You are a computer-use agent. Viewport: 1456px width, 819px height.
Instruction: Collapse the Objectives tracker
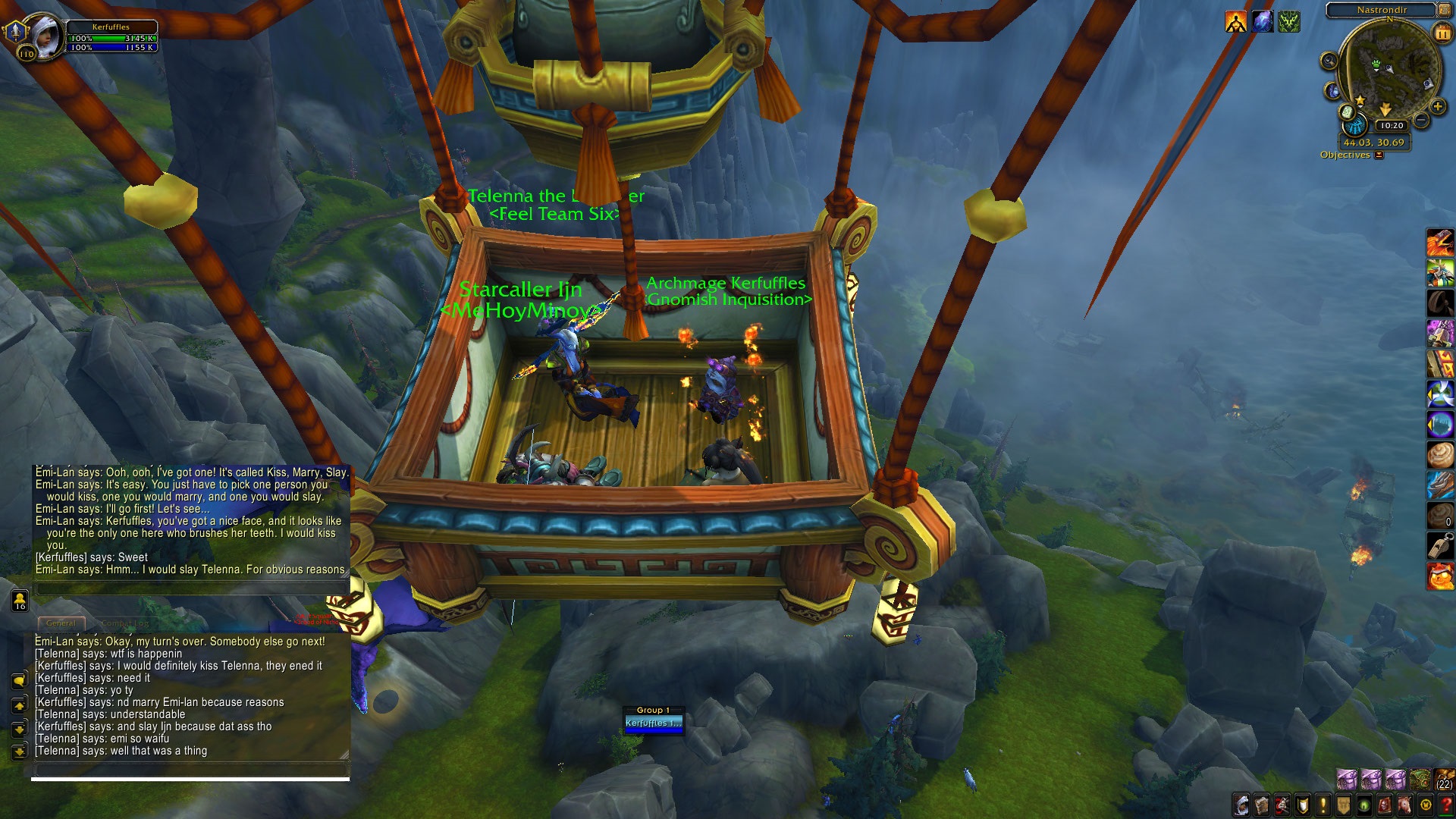pos(1379,155)
